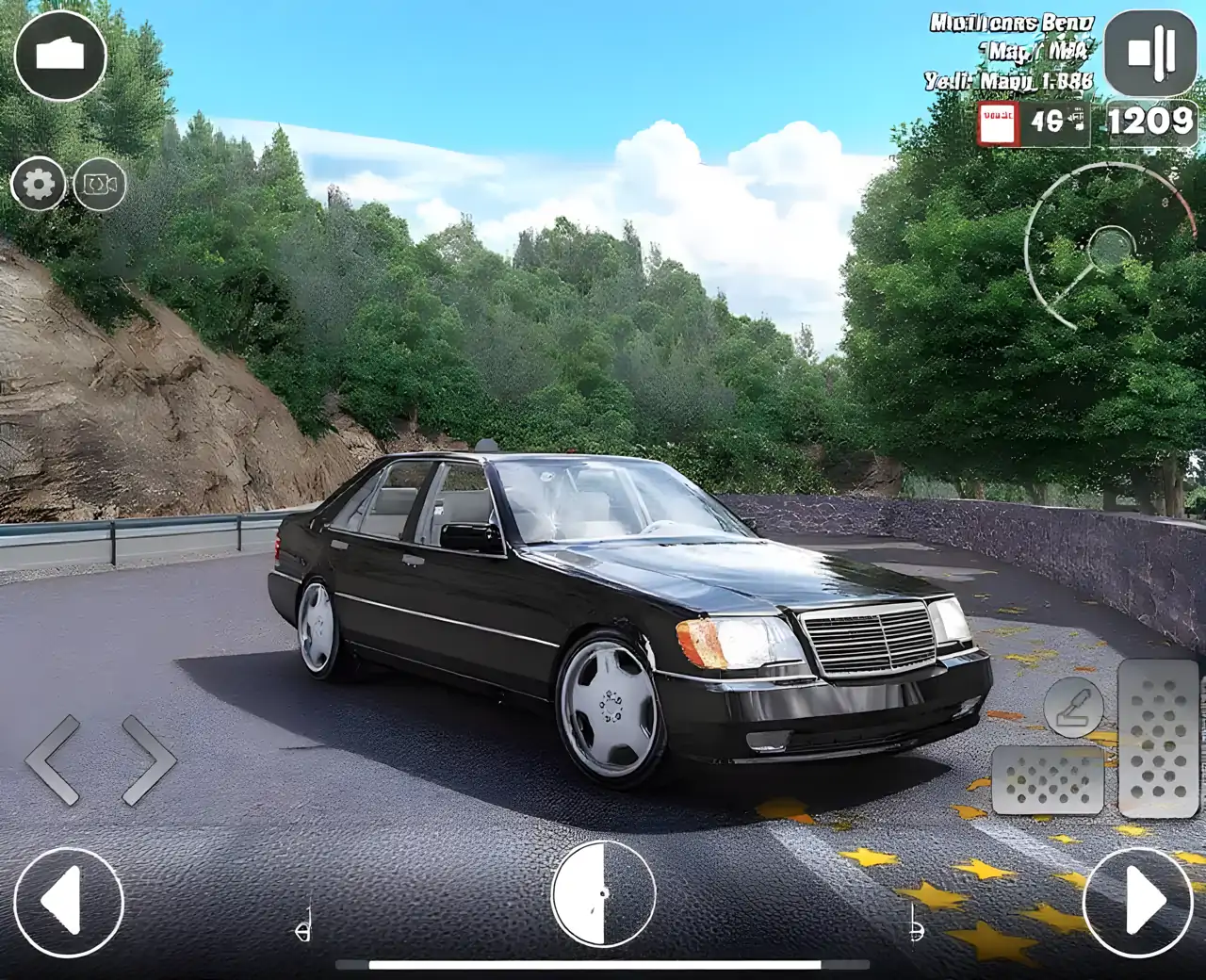
Task: Click the half-filled circle button at bottom center
Action: [x=603, y=893]
